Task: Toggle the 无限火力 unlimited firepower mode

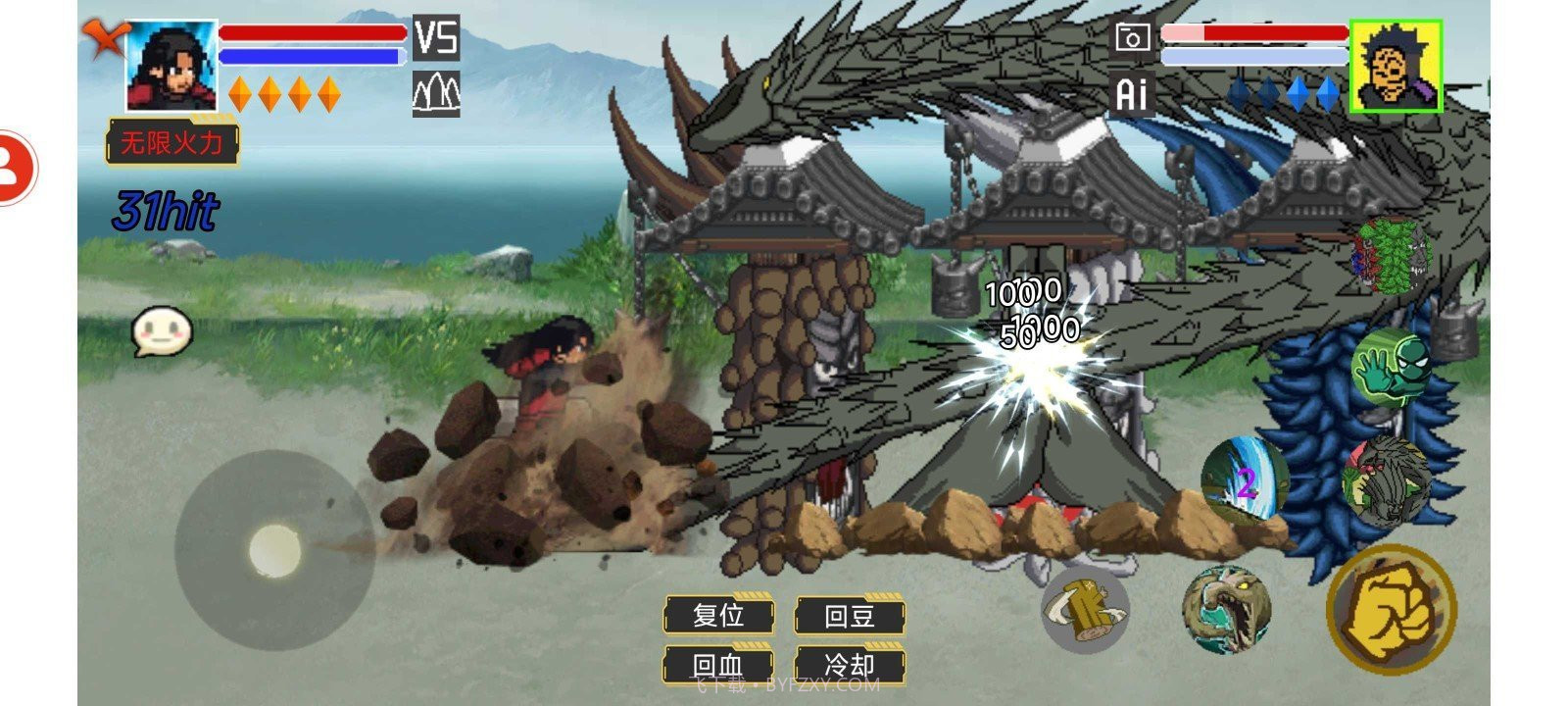Action: pos(172,143)
